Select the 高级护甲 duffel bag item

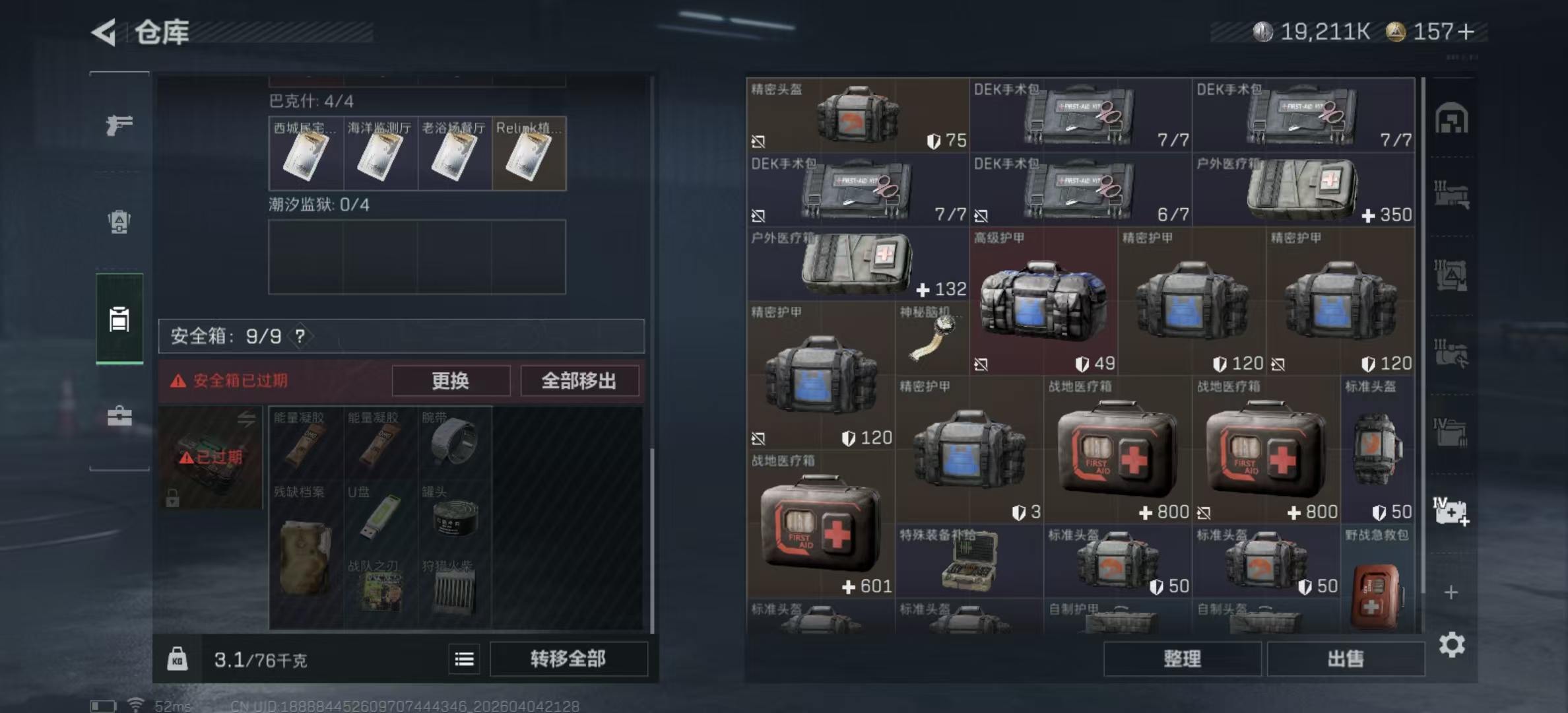coord(1043,300)
